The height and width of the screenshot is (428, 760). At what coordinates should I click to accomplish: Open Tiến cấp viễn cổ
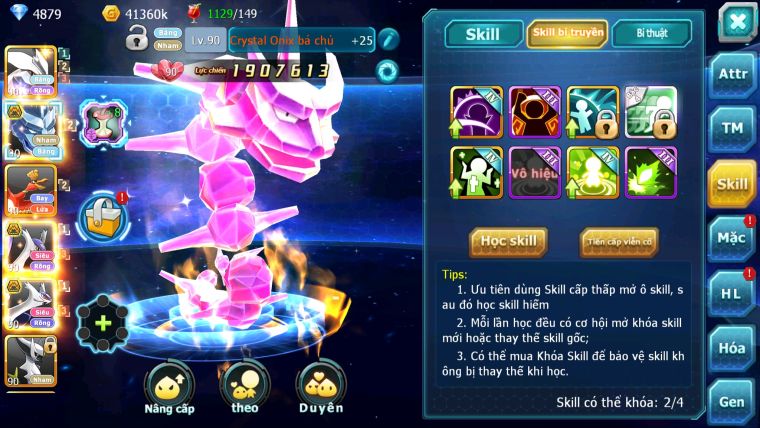point(618,242)
